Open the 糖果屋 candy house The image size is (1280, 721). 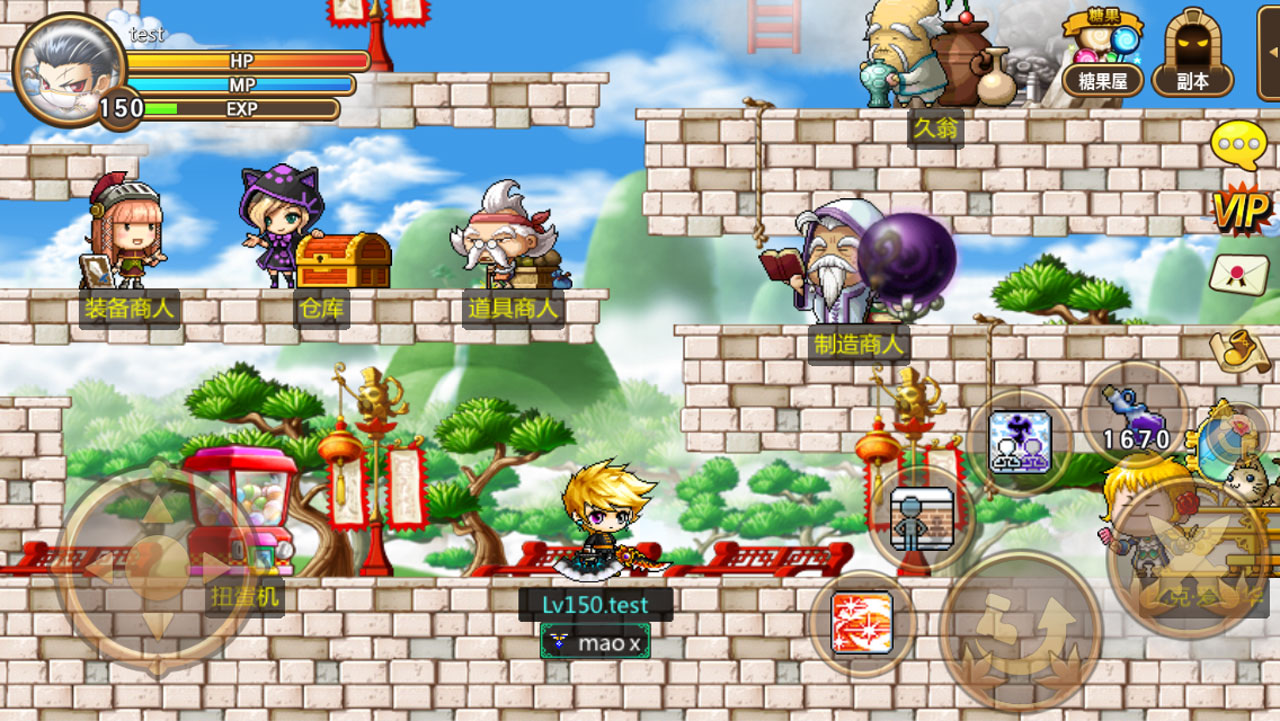[1102, 60]
